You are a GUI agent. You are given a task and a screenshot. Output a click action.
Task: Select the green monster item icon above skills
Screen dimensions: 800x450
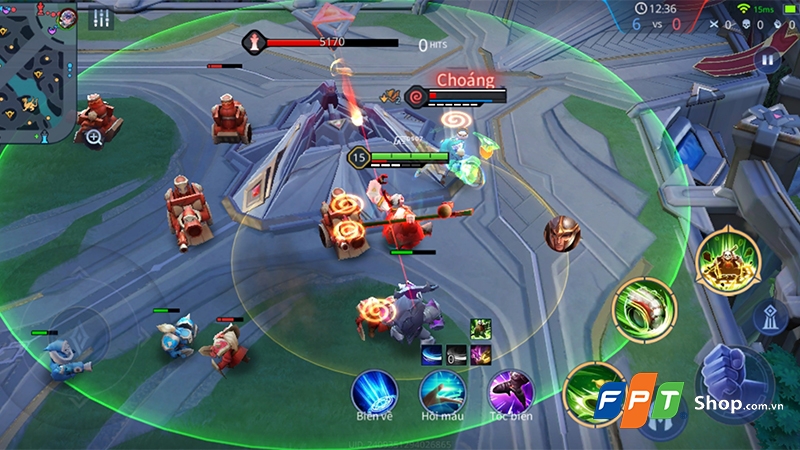pyautogui.click(x=481, y=329)
